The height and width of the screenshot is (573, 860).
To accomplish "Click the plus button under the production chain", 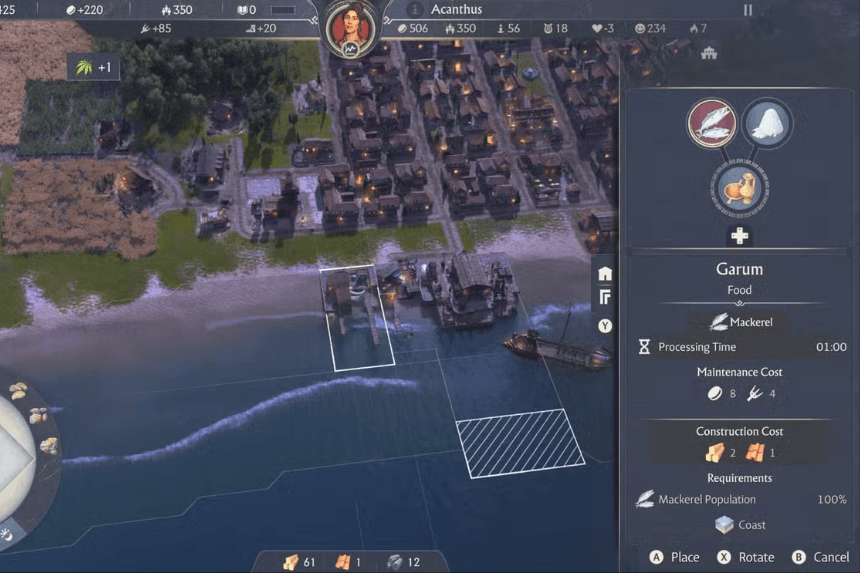I will [x=740, y=236].
